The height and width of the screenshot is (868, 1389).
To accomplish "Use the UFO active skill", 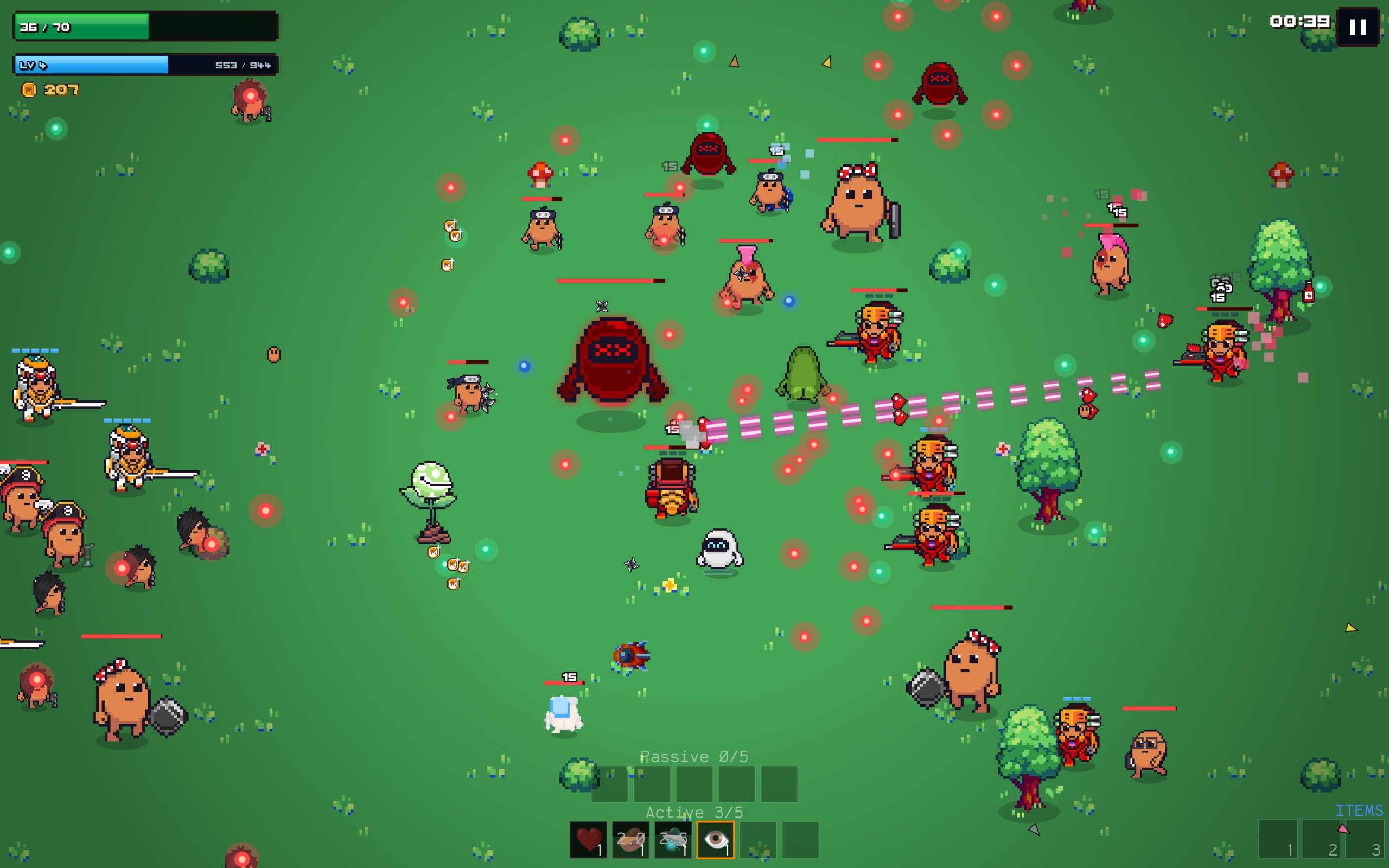I will [673, 839].
